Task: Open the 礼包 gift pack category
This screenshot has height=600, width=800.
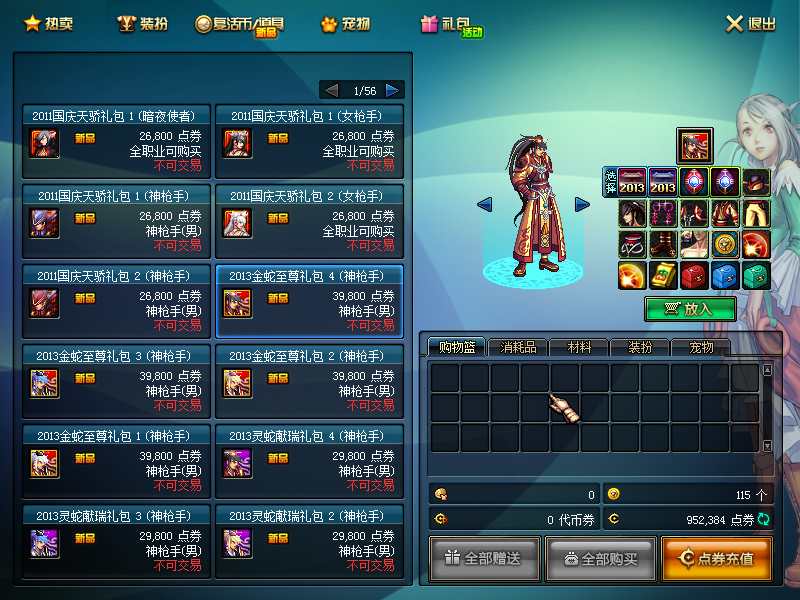Action: click(x=452, y=25)
